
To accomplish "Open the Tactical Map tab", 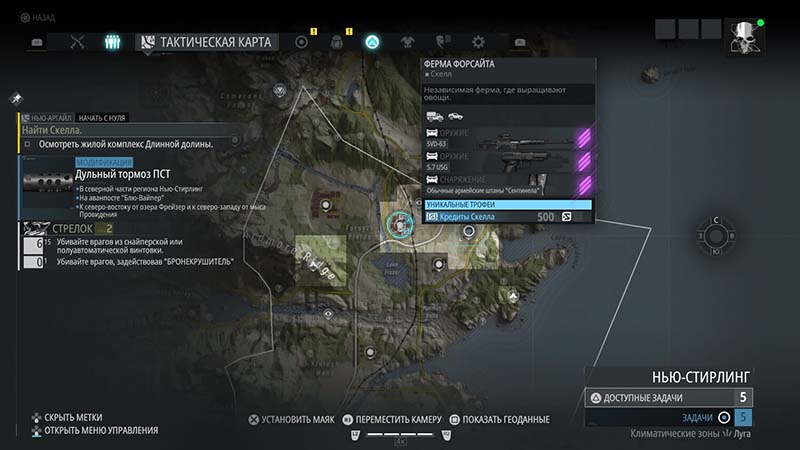I will point(211,42).
